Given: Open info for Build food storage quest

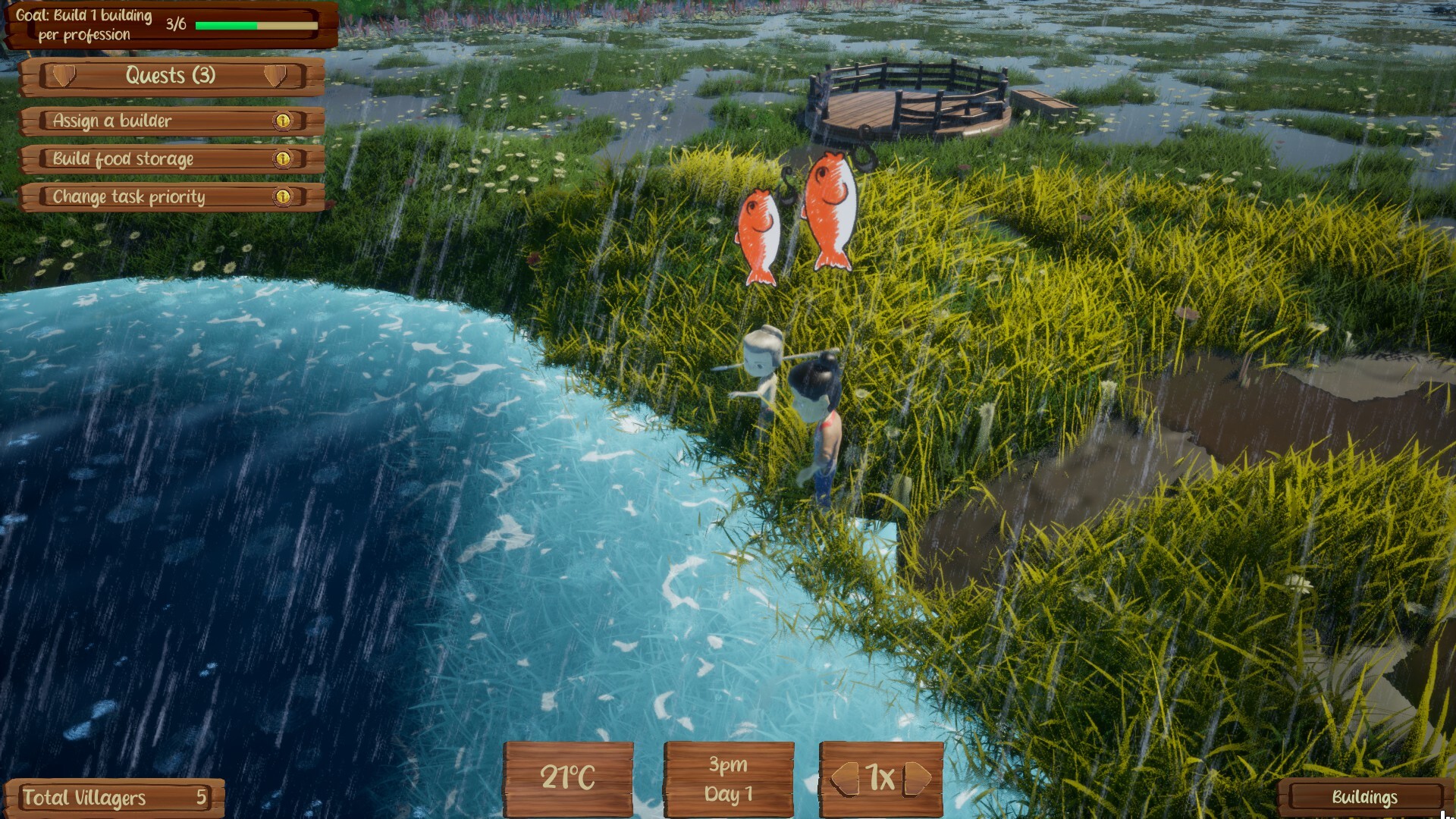Looking at the screenshot, I should point(284,159).
